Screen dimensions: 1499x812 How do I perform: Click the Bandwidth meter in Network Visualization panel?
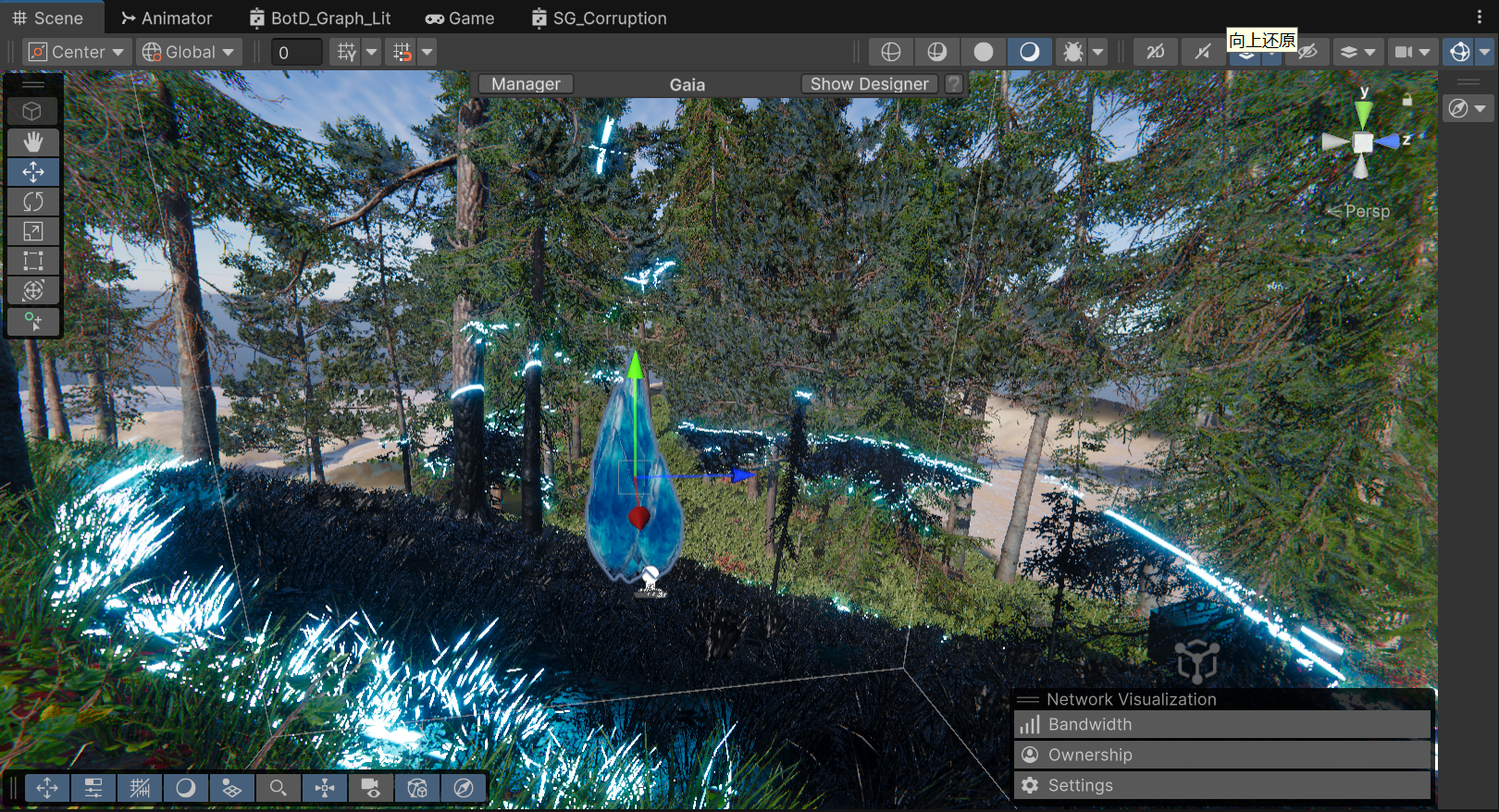[x=1089, y=724]
